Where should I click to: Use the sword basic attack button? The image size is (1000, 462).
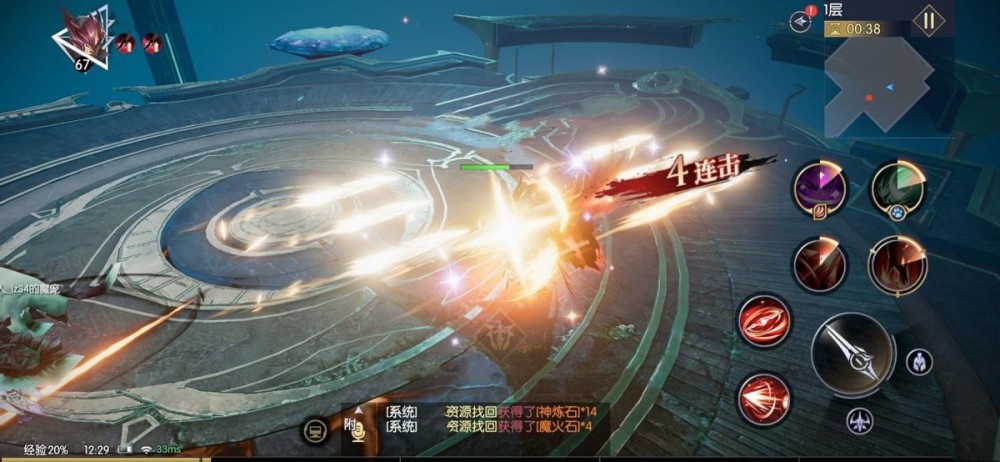pos(852,355)
